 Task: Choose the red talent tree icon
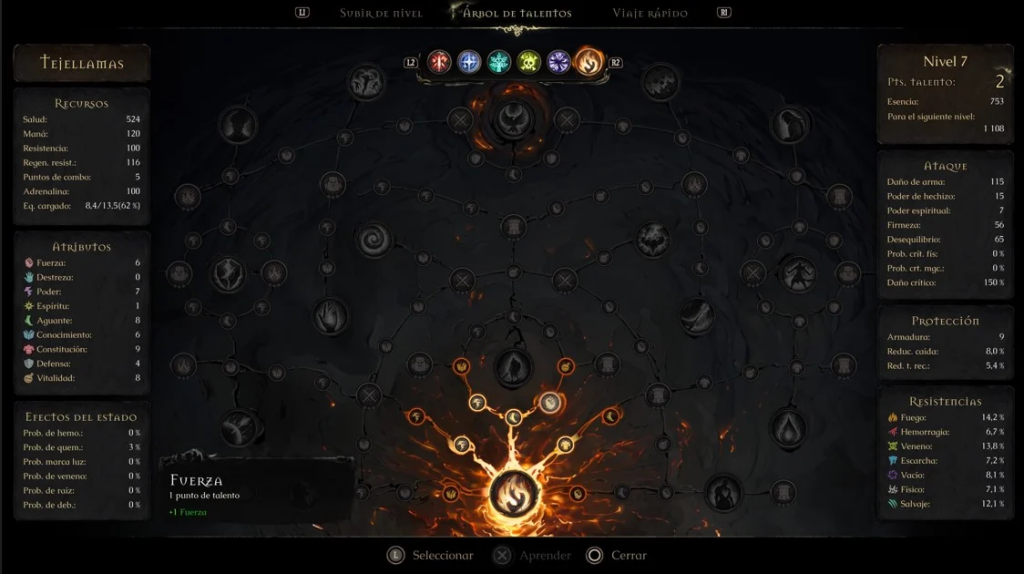439,62
